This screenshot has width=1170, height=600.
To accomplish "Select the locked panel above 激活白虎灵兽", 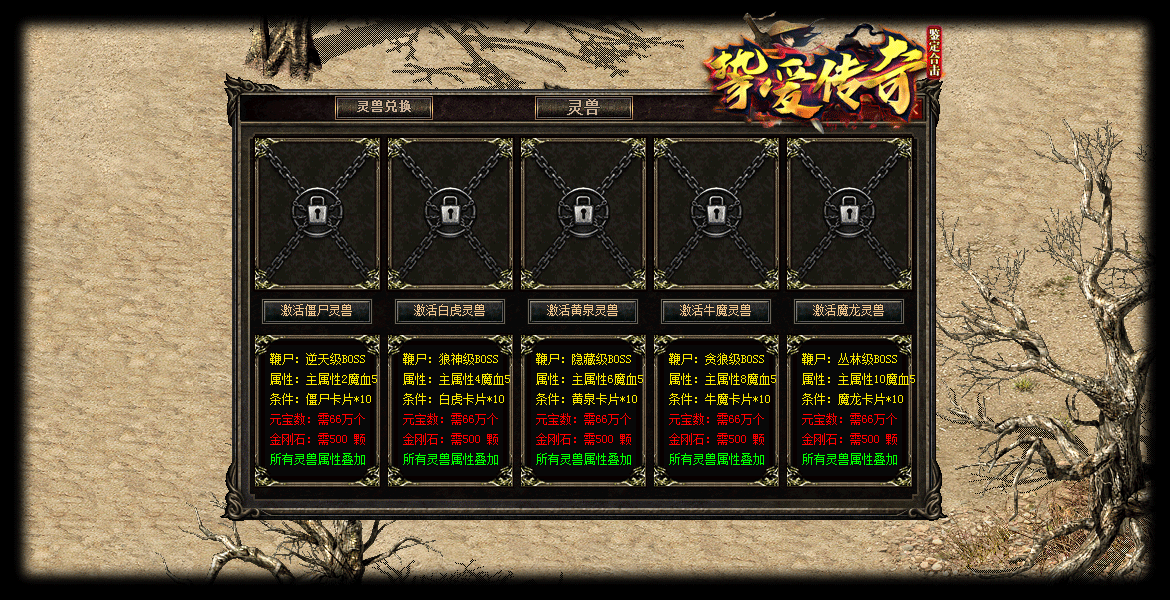I will pos(449,213).
